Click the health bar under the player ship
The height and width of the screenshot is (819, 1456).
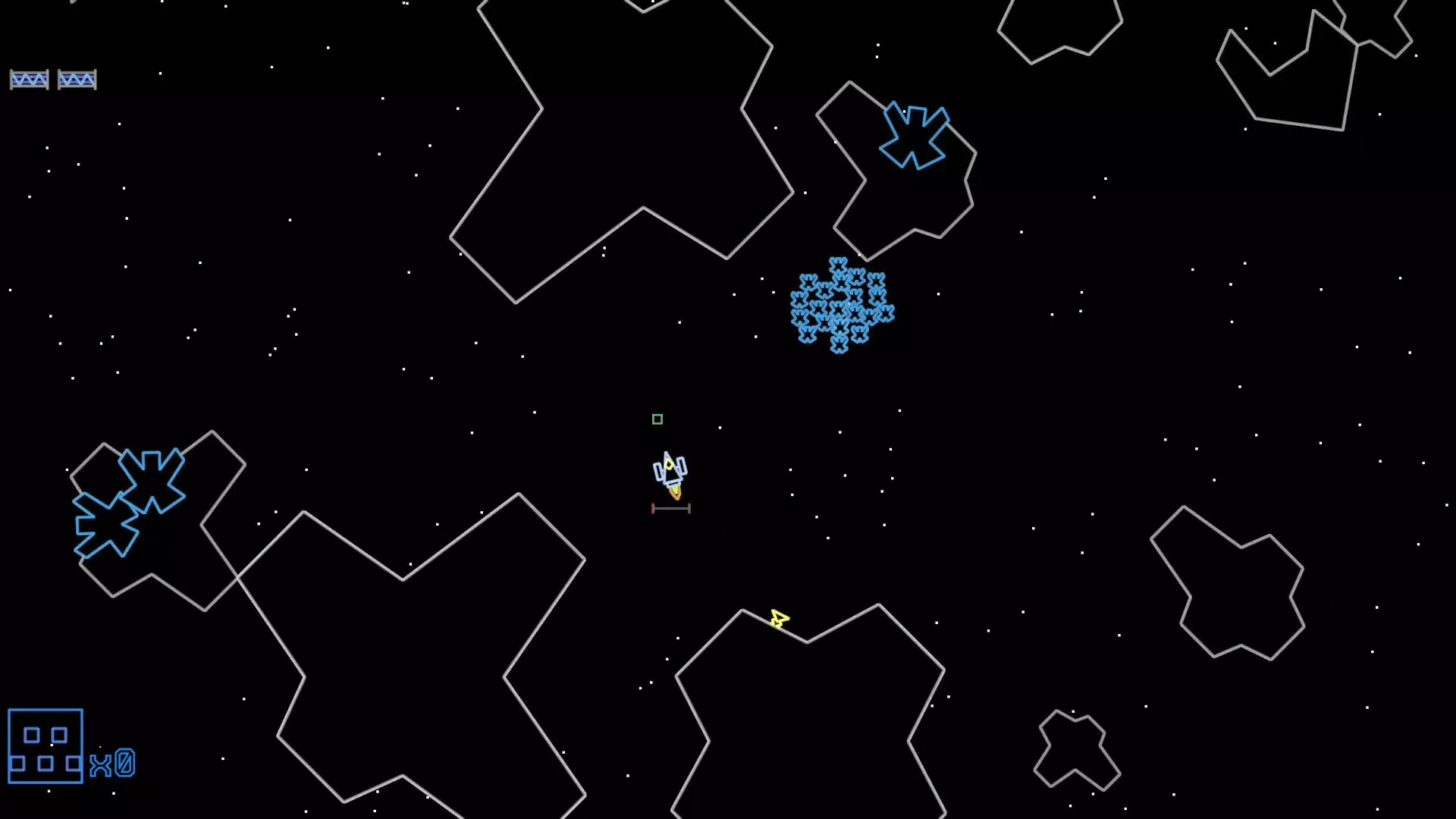click(x=671, y=508)
